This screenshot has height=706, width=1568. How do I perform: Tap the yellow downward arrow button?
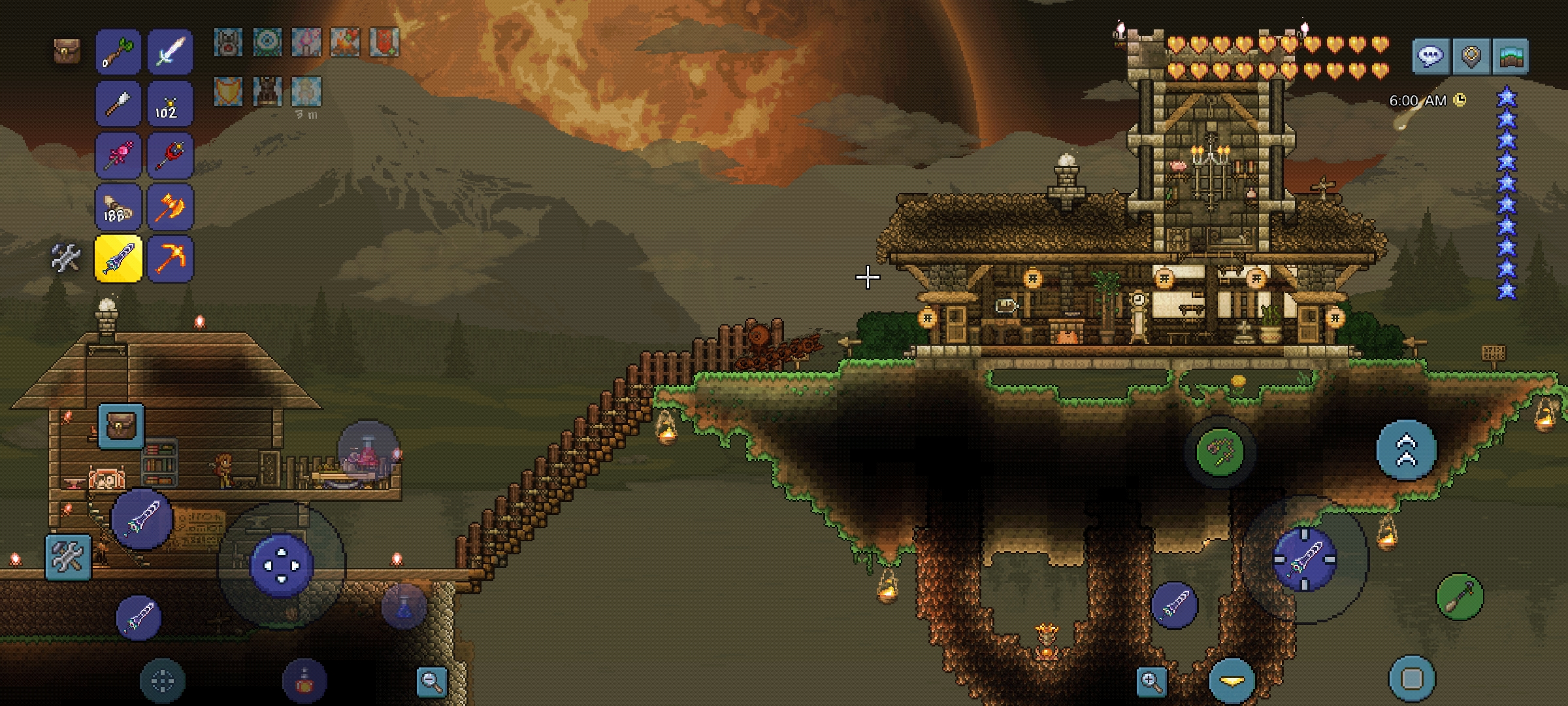pyautogui.click(x=1232, y=681)
